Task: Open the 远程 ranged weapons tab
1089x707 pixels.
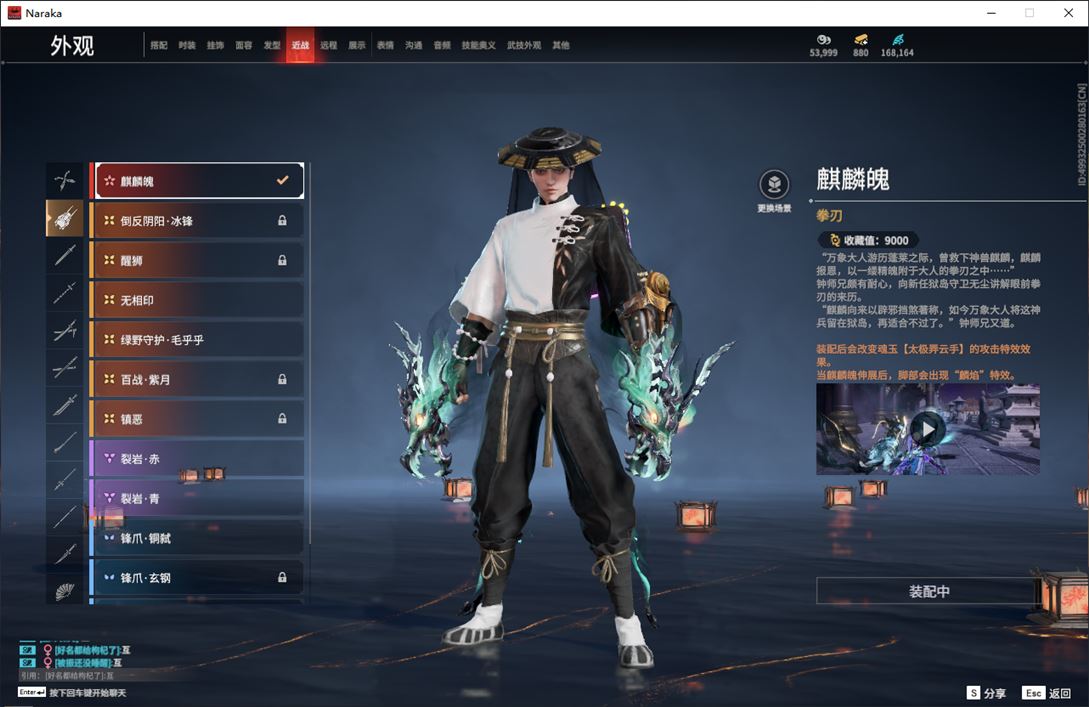Action: (x=329, y=46)
